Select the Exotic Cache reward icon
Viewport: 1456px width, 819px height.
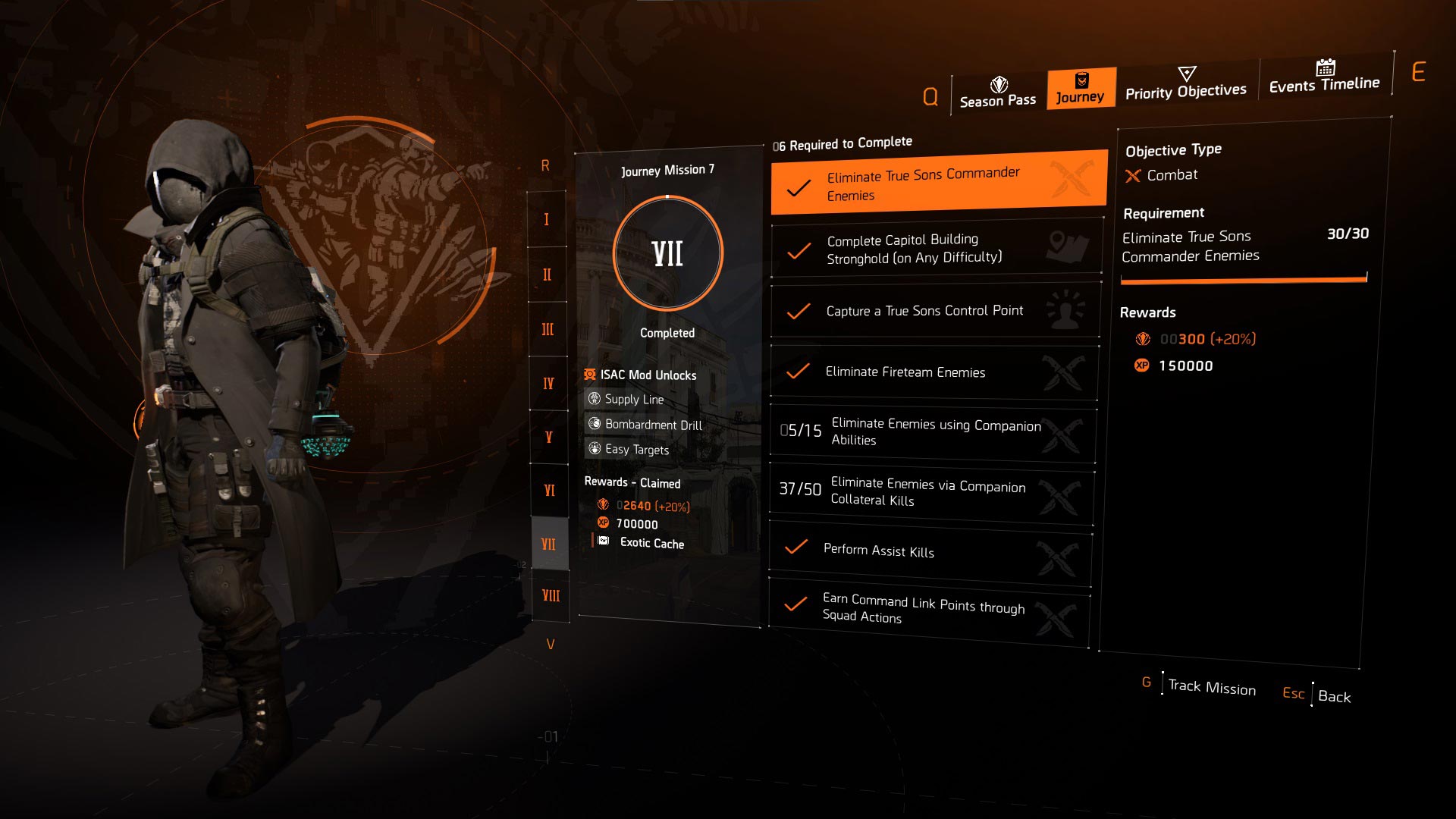coord(603,540)
